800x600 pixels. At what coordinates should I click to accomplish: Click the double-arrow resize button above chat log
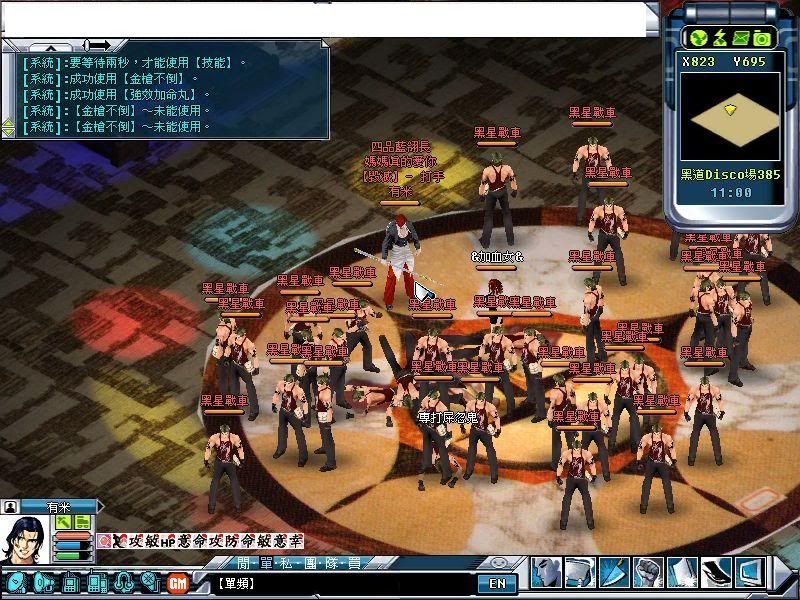pos(98,45)
